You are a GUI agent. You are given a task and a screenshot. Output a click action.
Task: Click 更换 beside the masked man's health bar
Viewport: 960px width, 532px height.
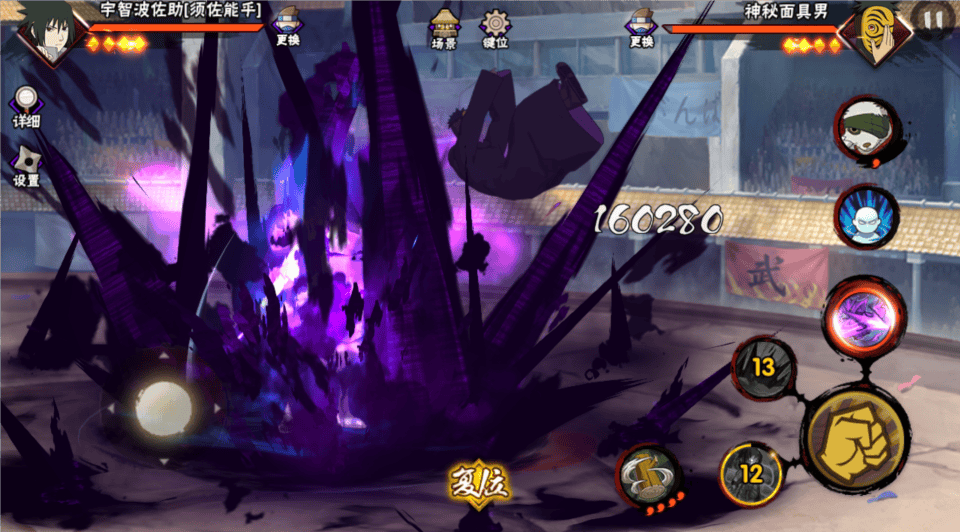[641, 27]
